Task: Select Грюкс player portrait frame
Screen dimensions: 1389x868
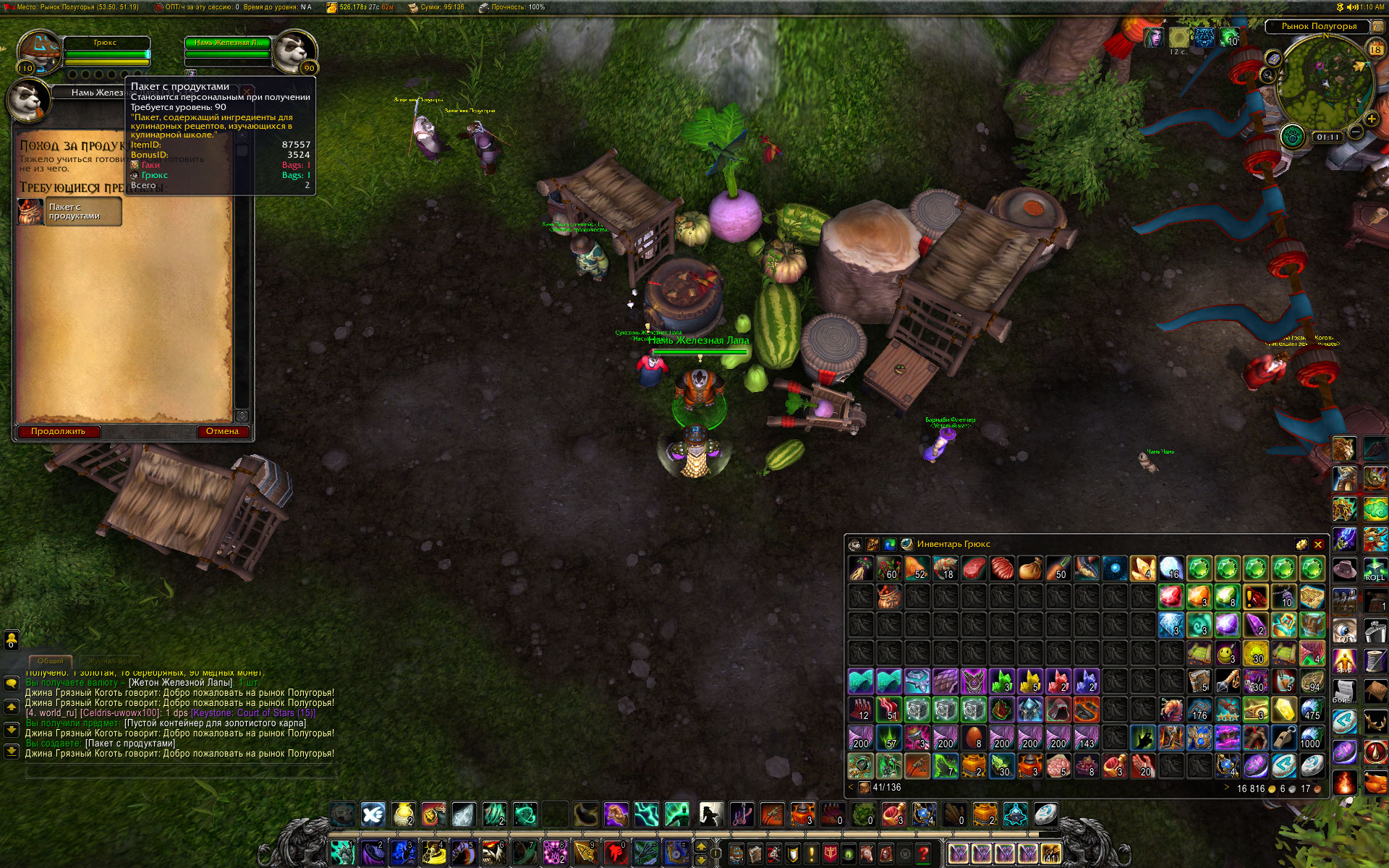Action: 40,51
